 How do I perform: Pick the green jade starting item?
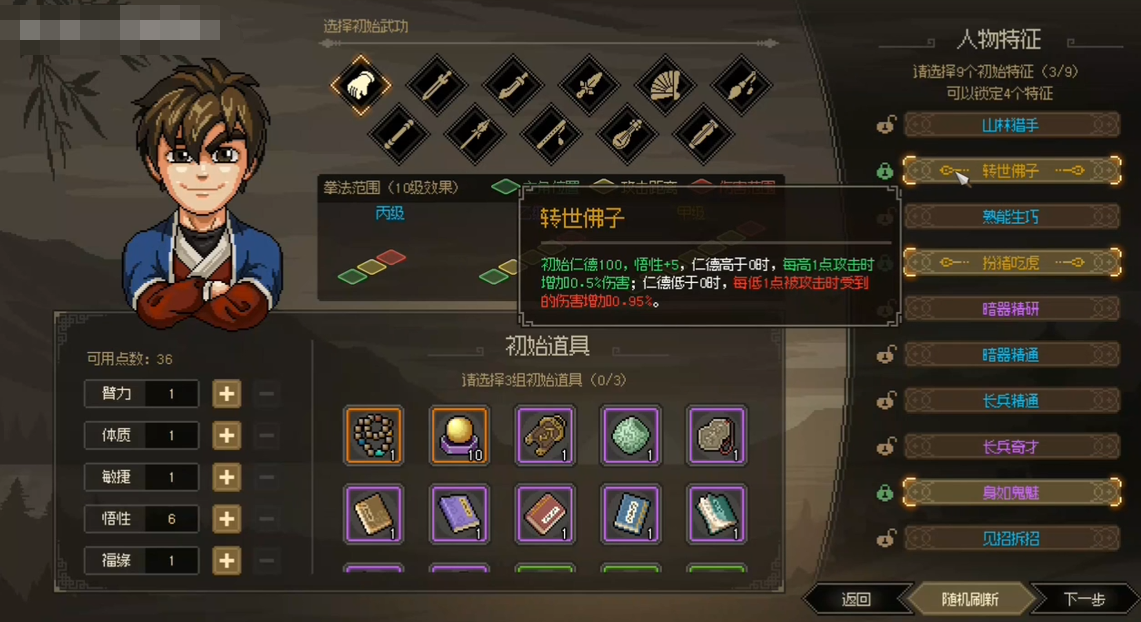click(630, 435)
